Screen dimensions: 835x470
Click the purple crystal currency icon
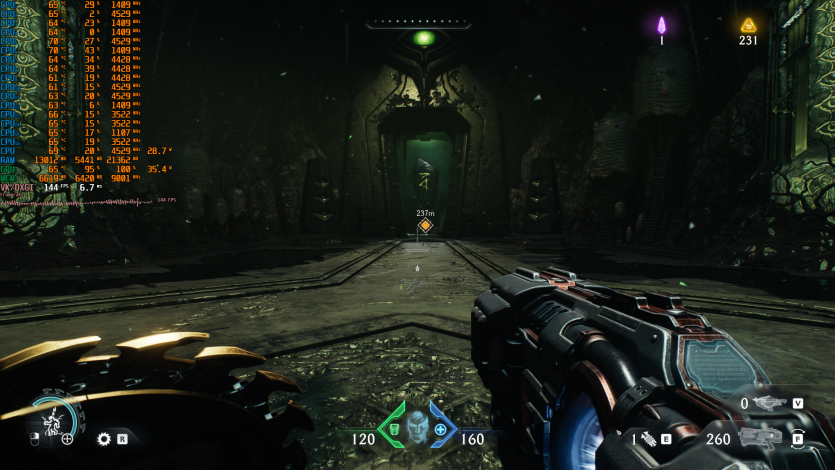point(661,25)
